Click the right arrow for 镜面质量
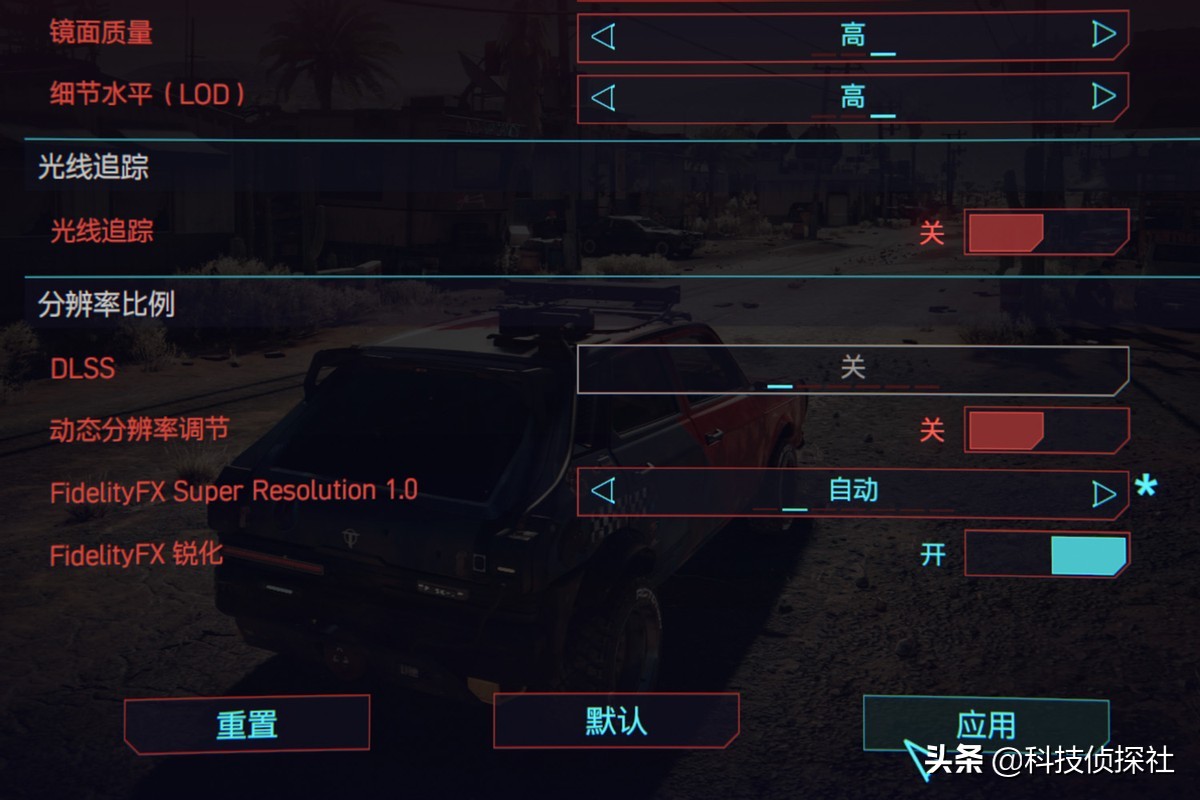 coord(1104,37)
